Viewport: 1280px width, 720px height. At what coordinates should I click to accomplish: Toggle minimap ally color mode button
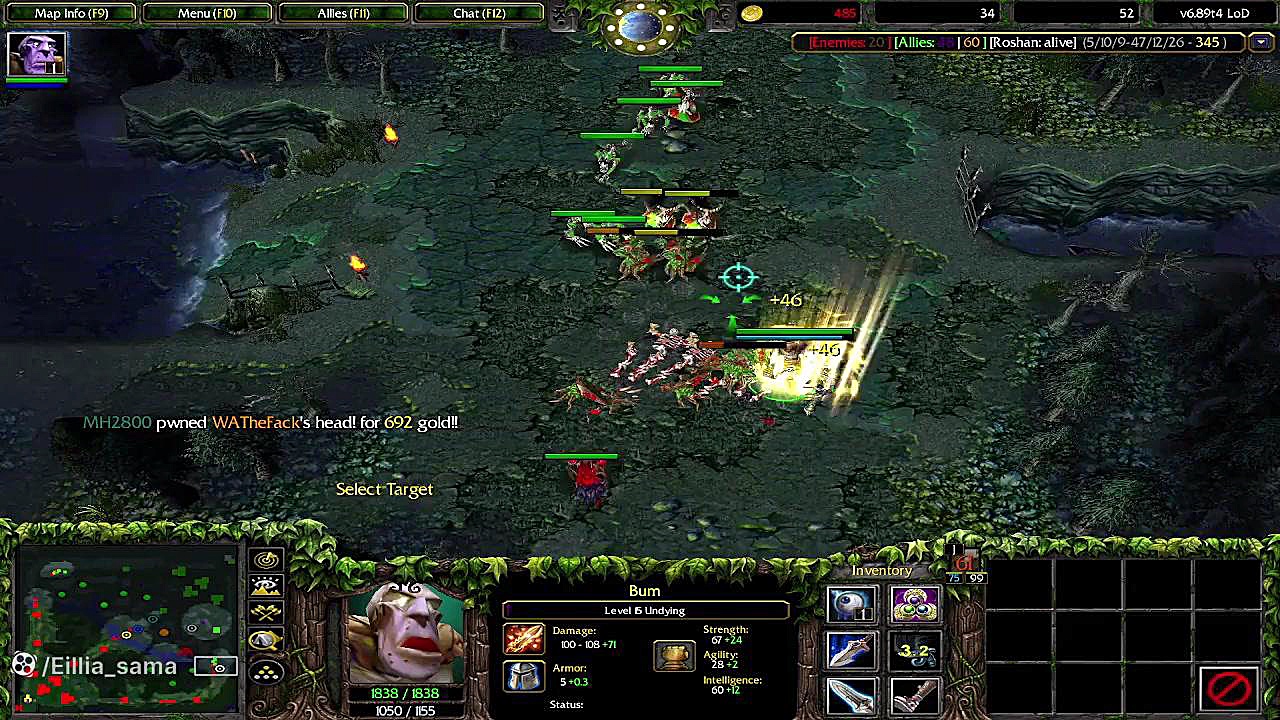[x=266, y=614]
